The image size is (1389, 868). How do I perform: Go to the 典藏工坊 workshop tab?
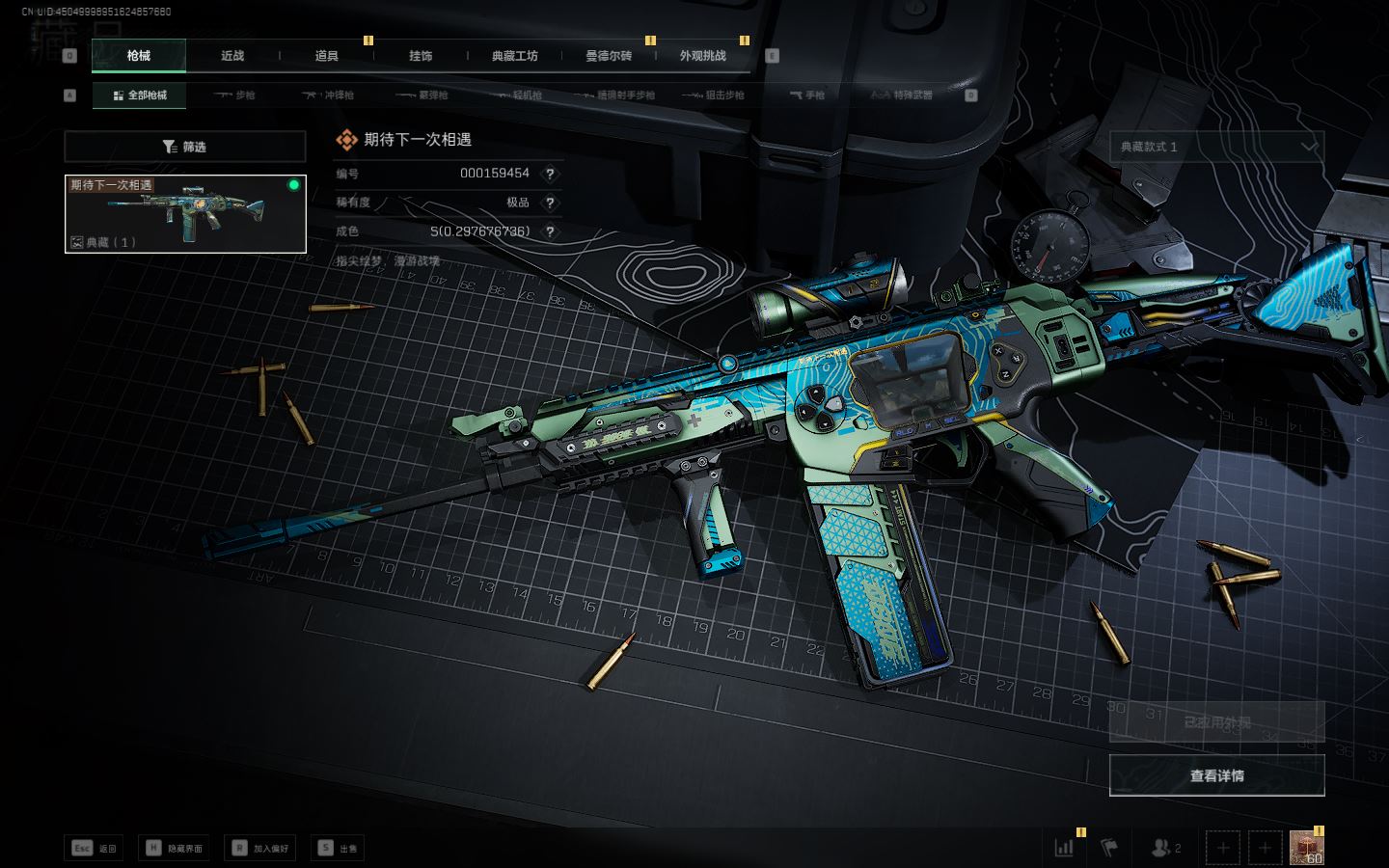pyautogui.click(x=515, y=56)
